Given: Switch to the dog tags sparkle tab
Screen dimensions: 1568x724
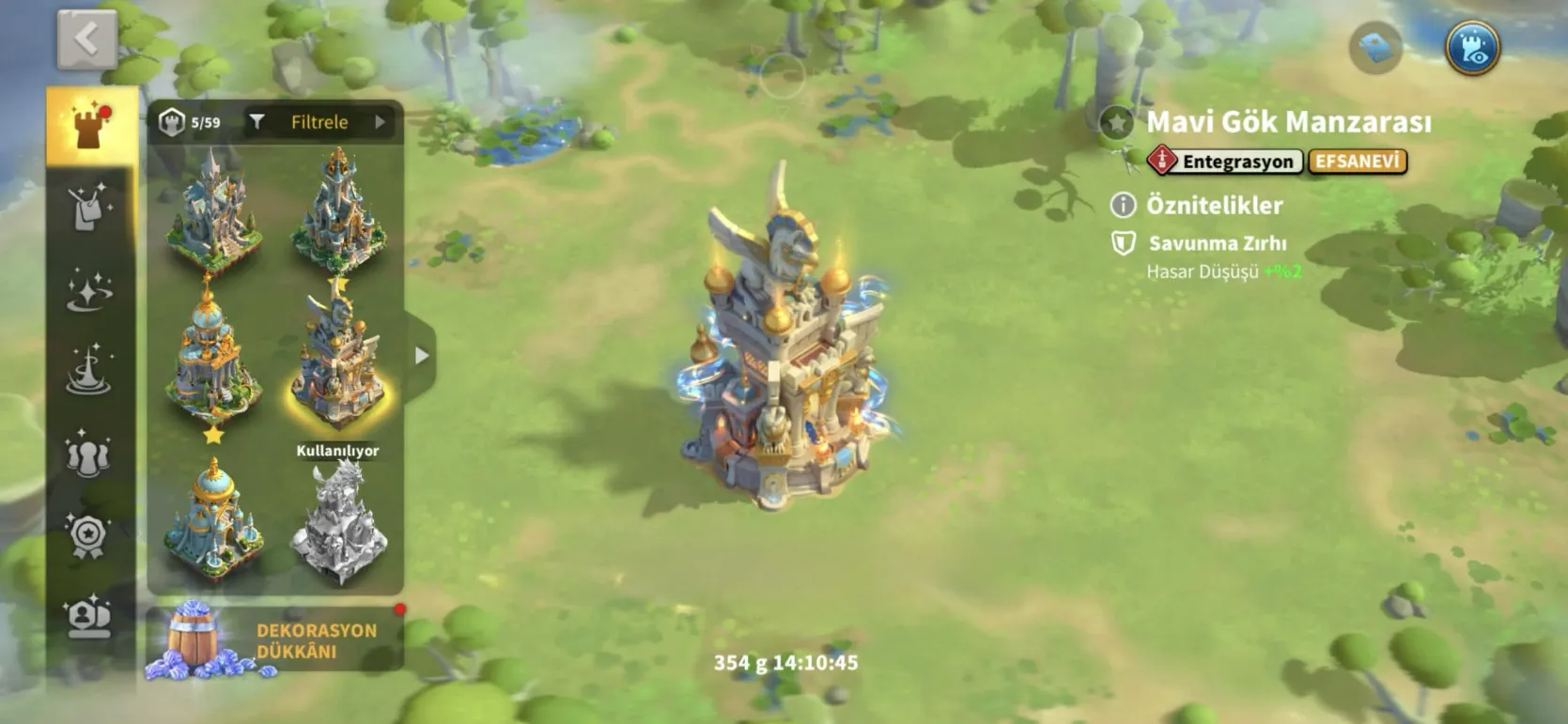Looking at the screenshot, I should click(x=90, y=208).
